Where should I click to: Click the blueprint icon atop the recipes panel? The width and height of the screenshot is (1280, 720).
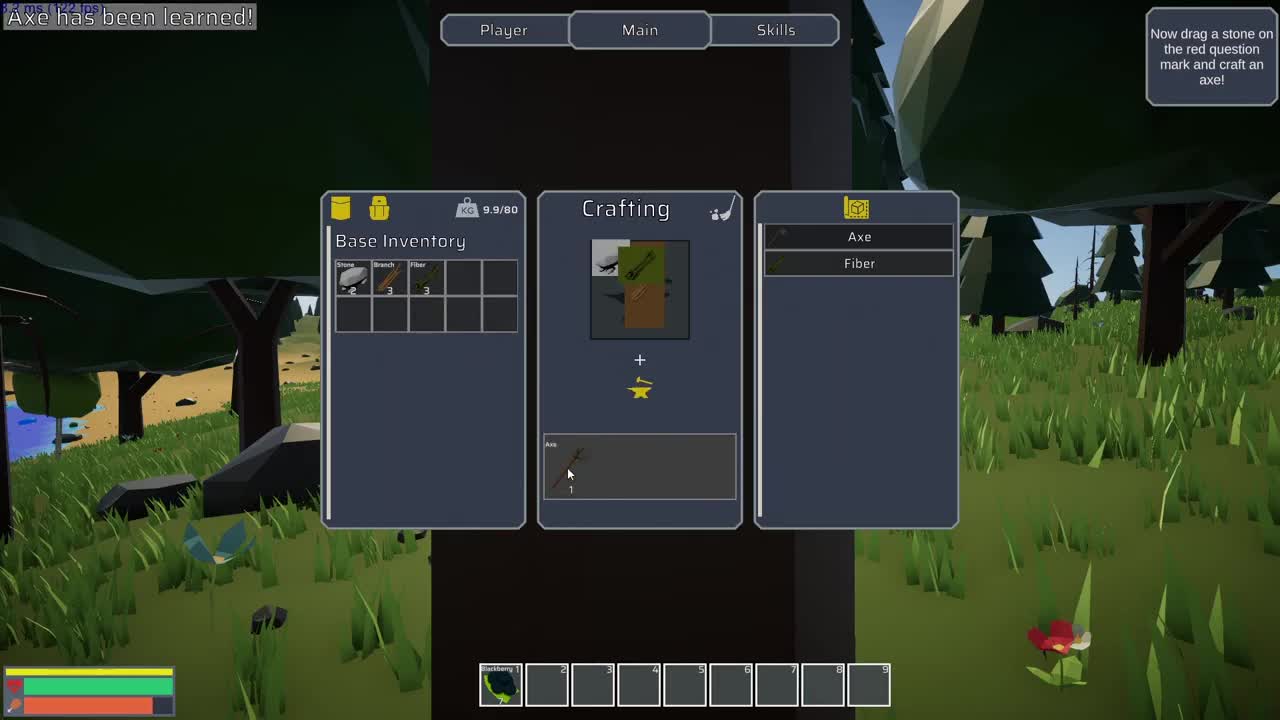pyautogui.click(x=858, y=207)
